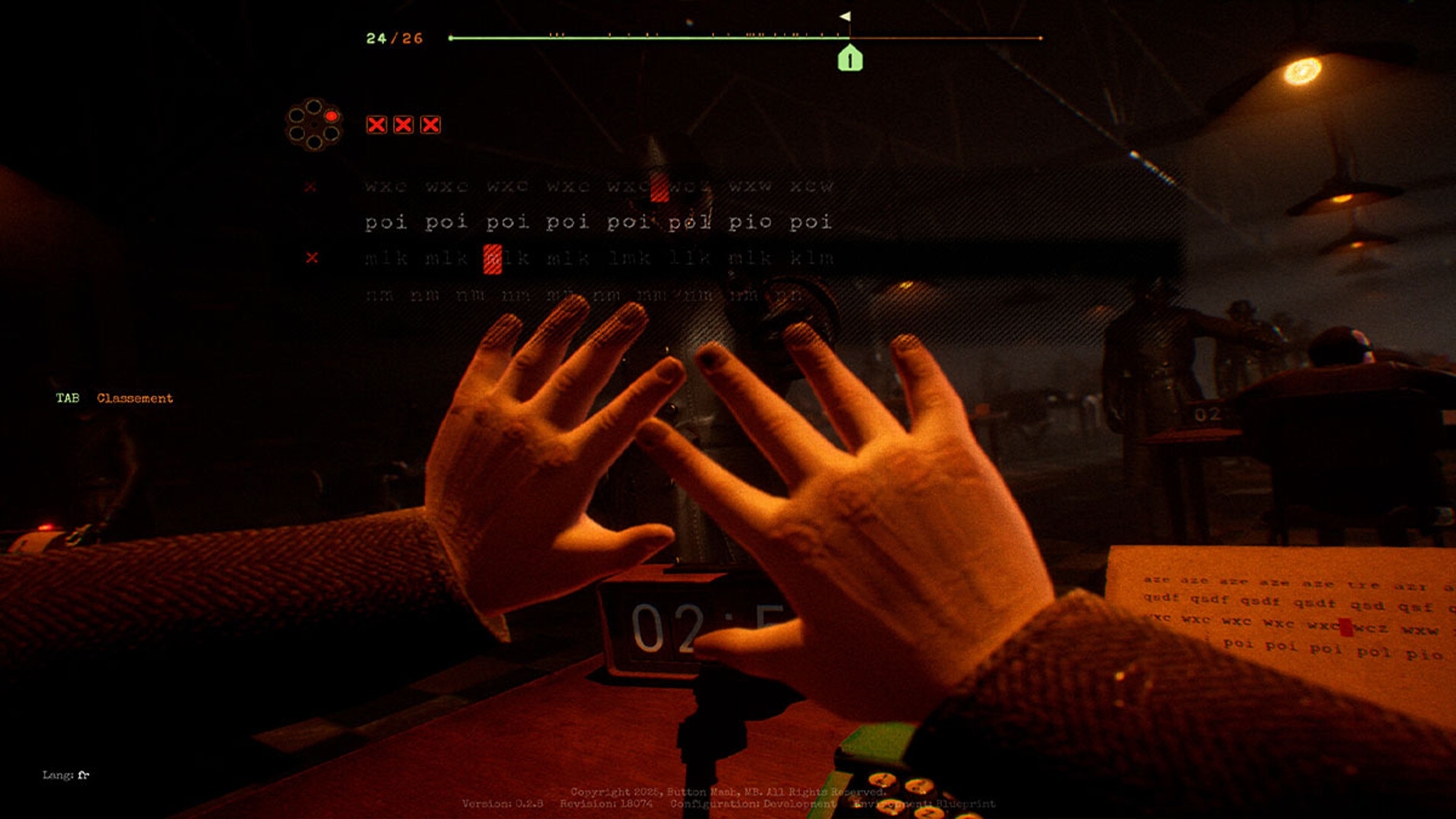Click the Lang: fr language indicator
The image size is (1456, 819).
(66, 775)
